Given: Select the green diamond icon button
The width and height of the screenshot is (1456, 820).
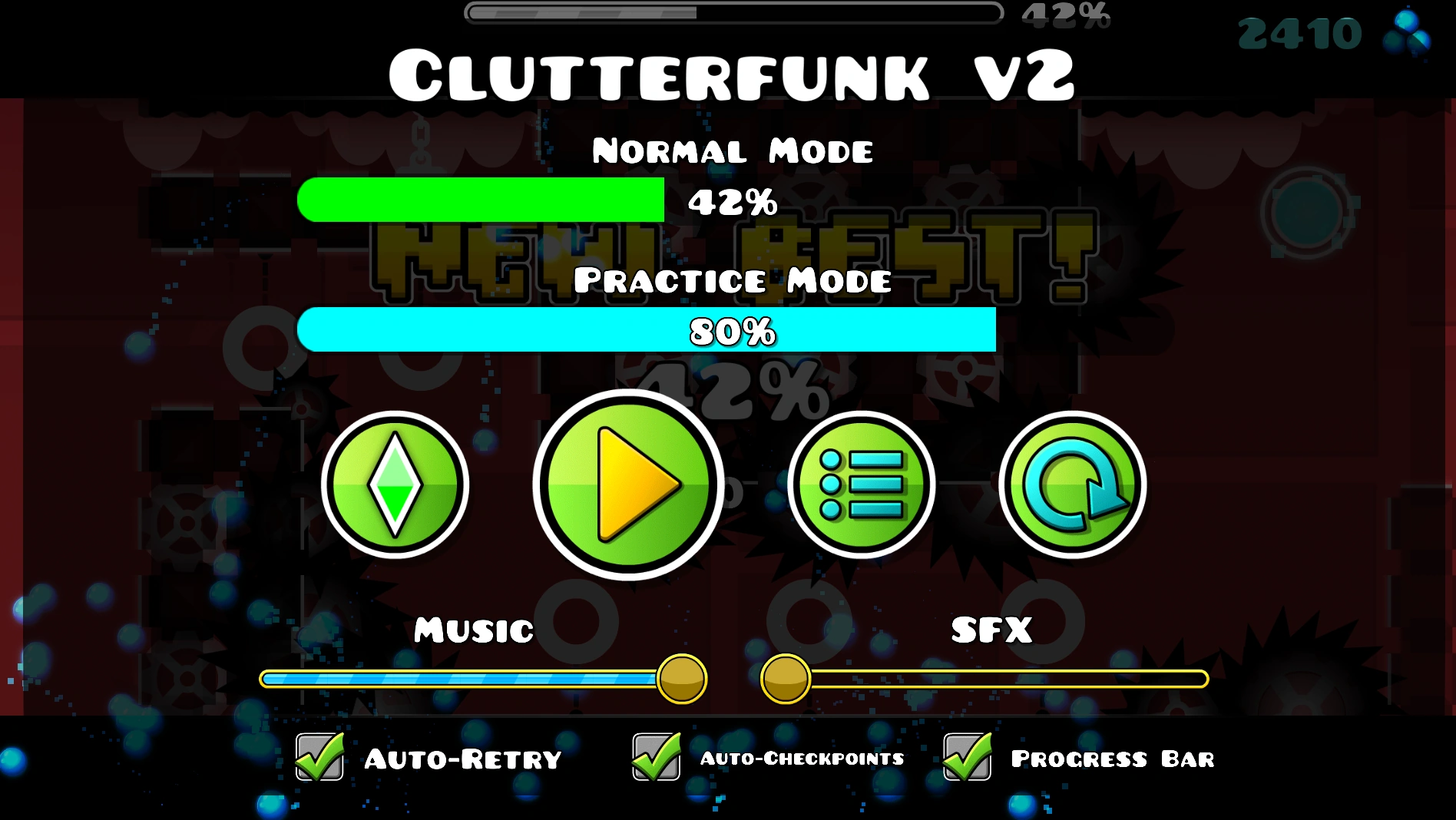Looking at the screenshot, I should (397, 485).
